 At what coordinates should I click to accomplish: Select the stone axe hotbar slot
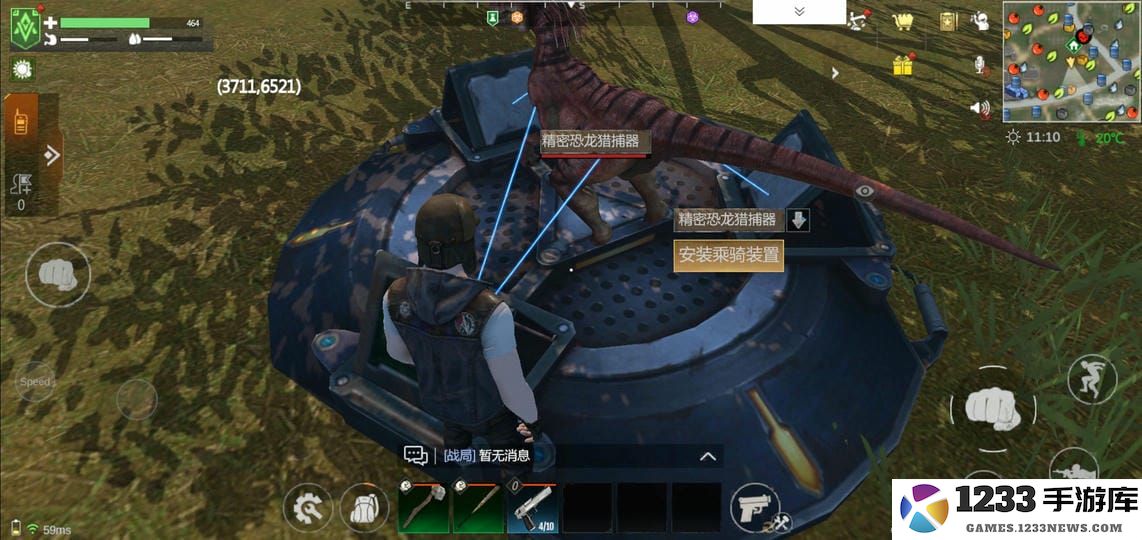(424, 507)
